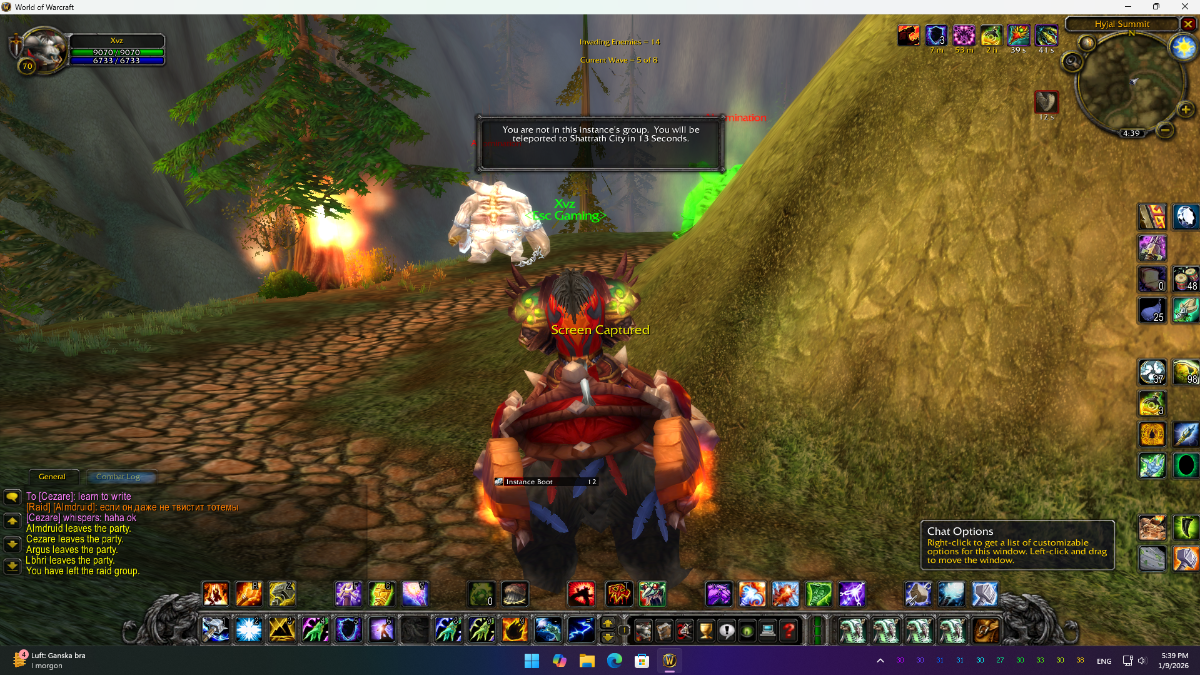Image resolution: width=1200 pixels, height=675 pixels.
Task: Open the chat menu speech bubble button
Action: point(12,496)
